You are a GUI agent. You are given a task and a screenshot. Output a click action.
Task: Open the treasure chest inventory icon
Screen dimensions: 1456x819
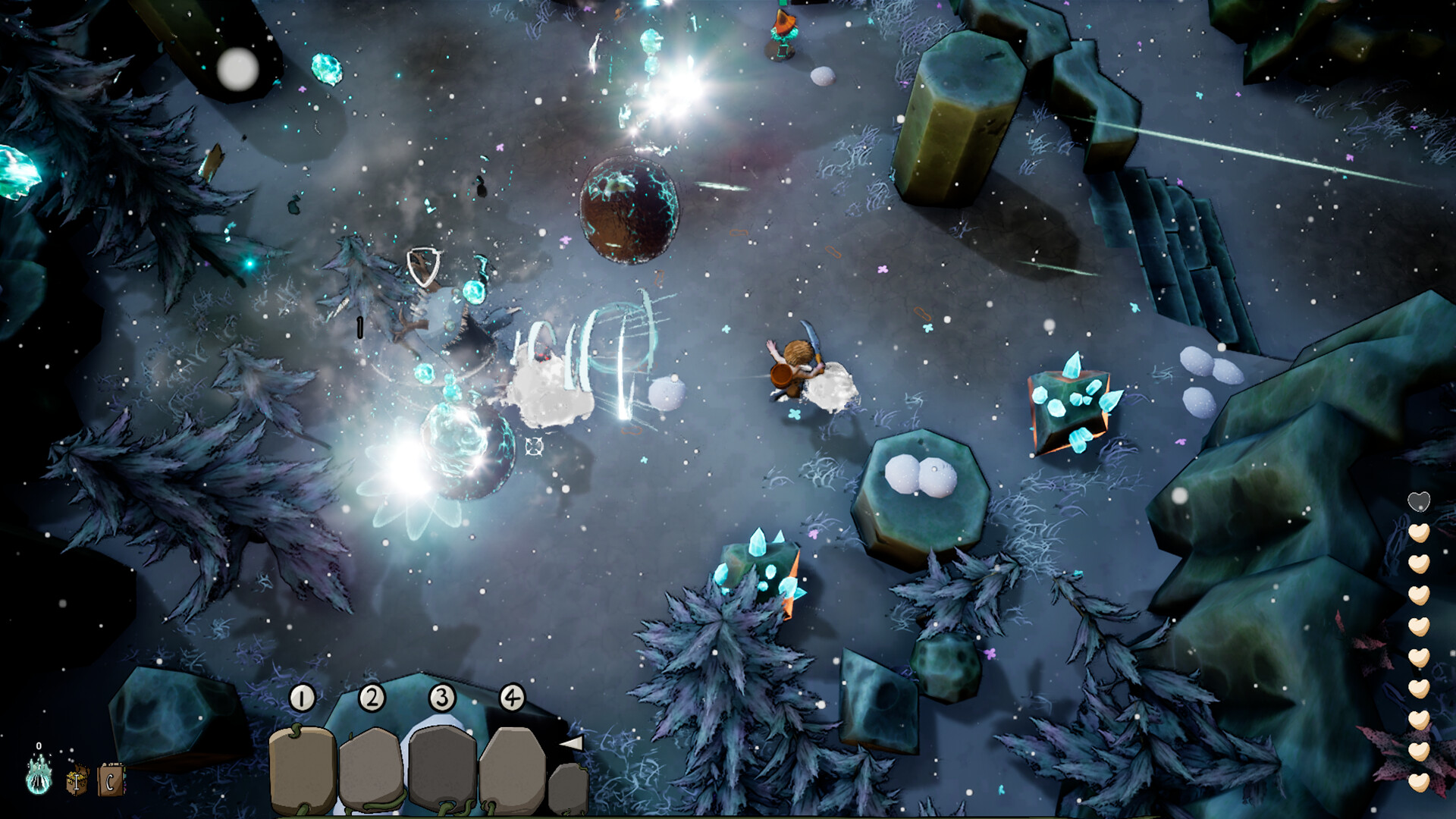point(77,780)
